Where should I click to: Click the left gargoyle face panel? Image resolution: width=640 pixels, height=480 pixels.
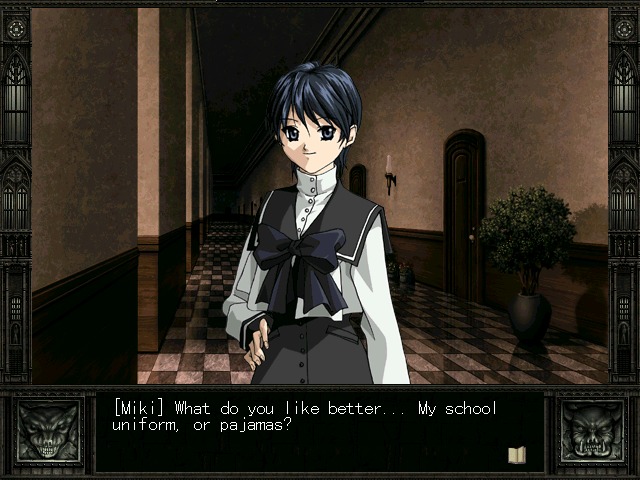click(47, 432)
